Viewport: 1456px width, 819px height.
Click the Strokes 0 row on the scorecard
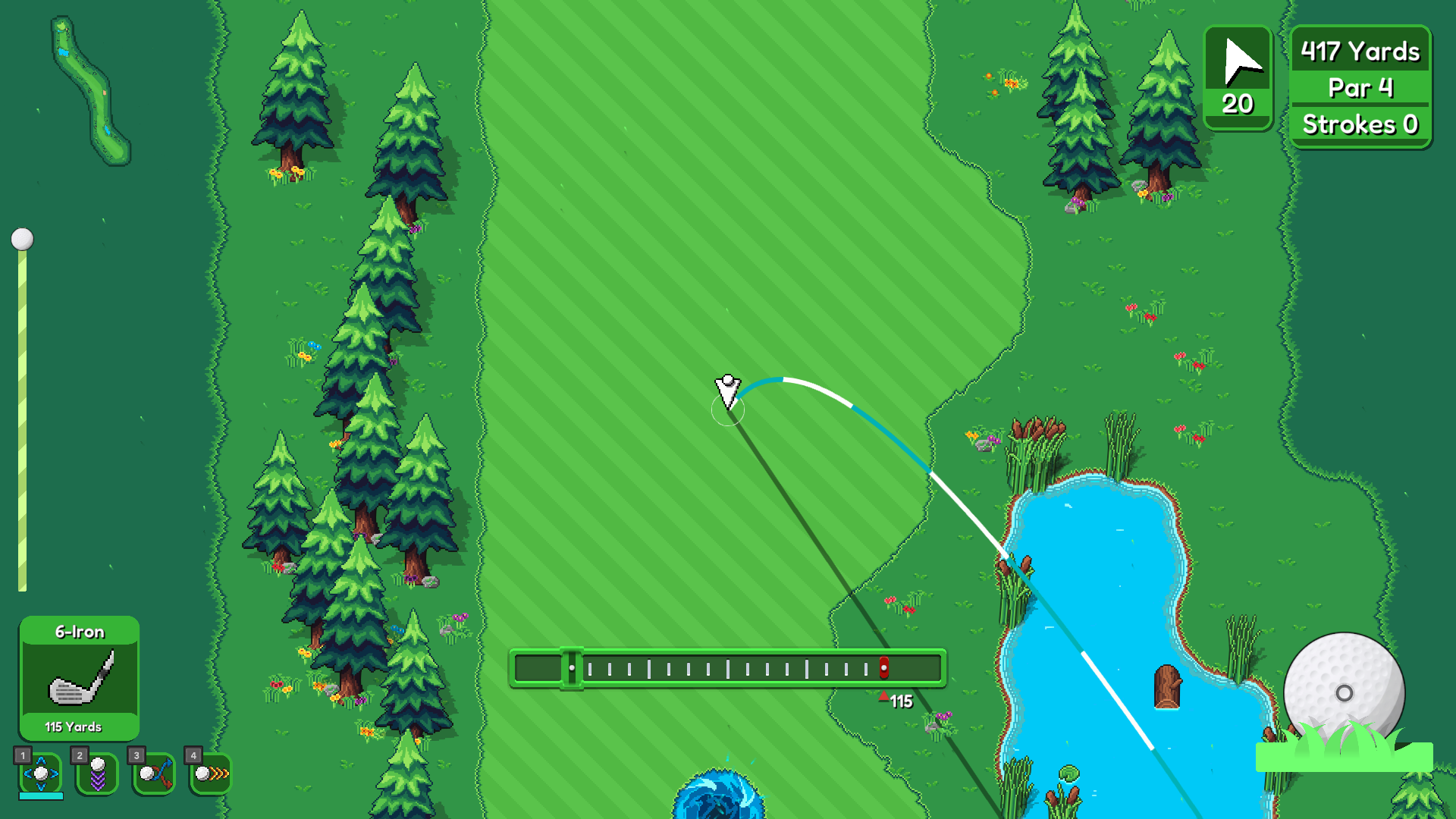(x=1360, y=124)
